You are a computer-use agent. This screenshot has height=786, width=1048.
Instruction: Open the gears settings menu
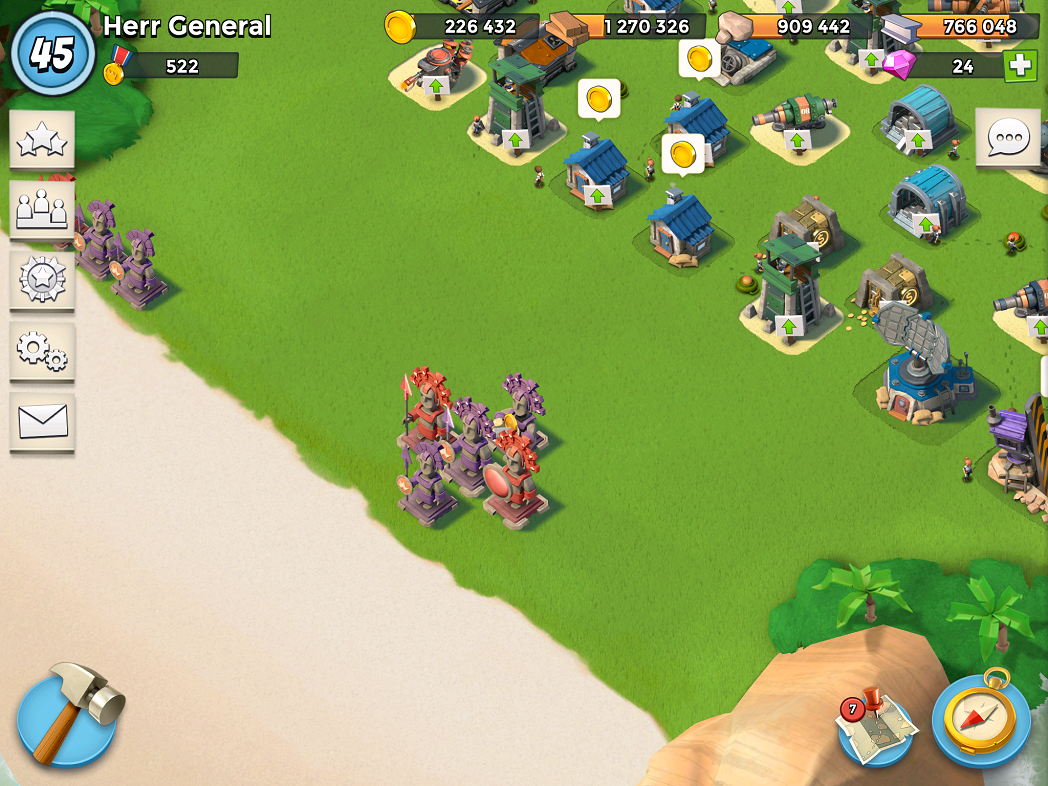point(42,349)
